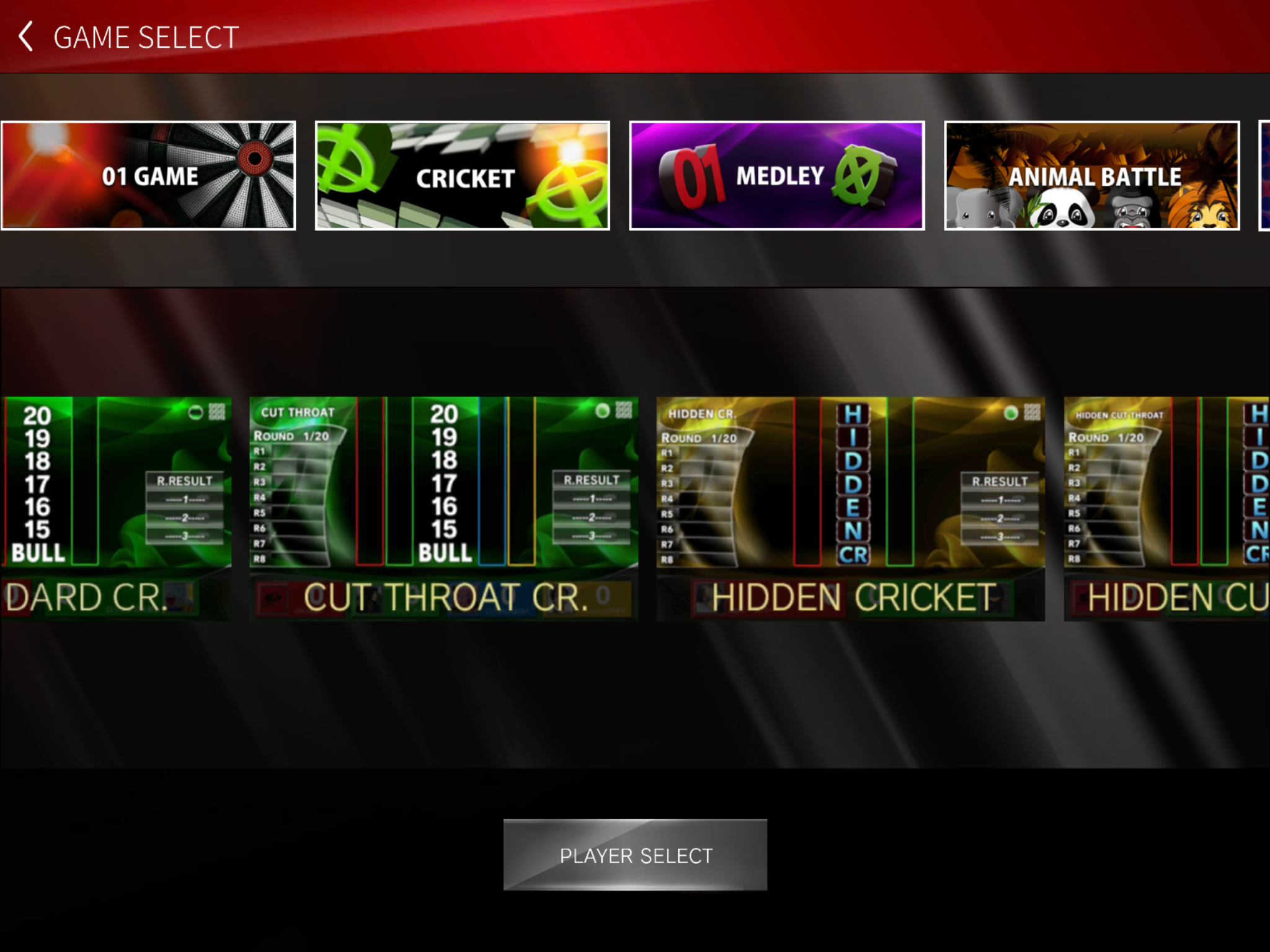The height and width of the screenshot is (952, 1270).
Task: Continue to Player Select
Action: [635, 855]
